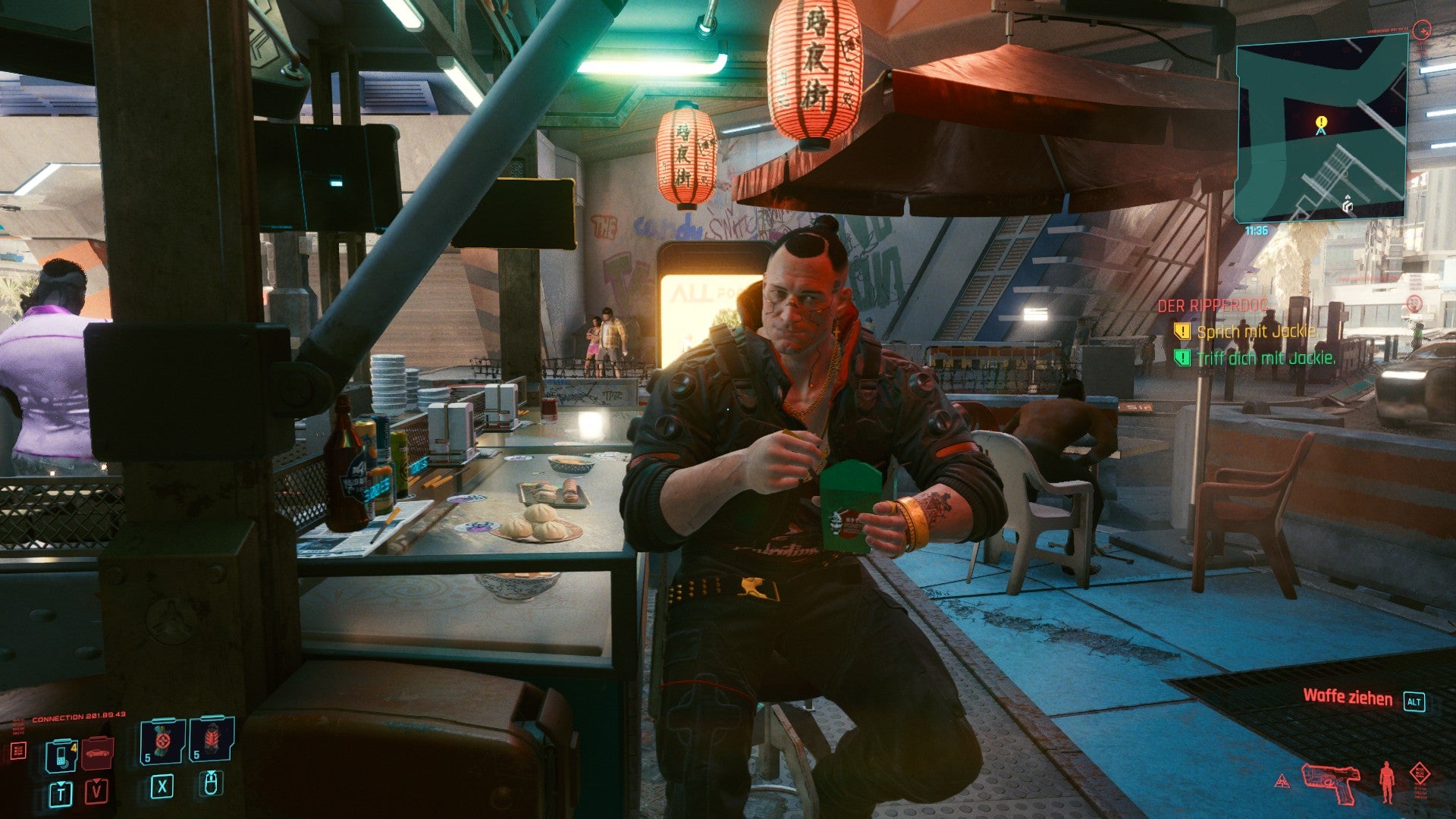Screen dimensions: 1456x819
Task: Click the red body status silhouette icon
Action: coord(1387,781)
